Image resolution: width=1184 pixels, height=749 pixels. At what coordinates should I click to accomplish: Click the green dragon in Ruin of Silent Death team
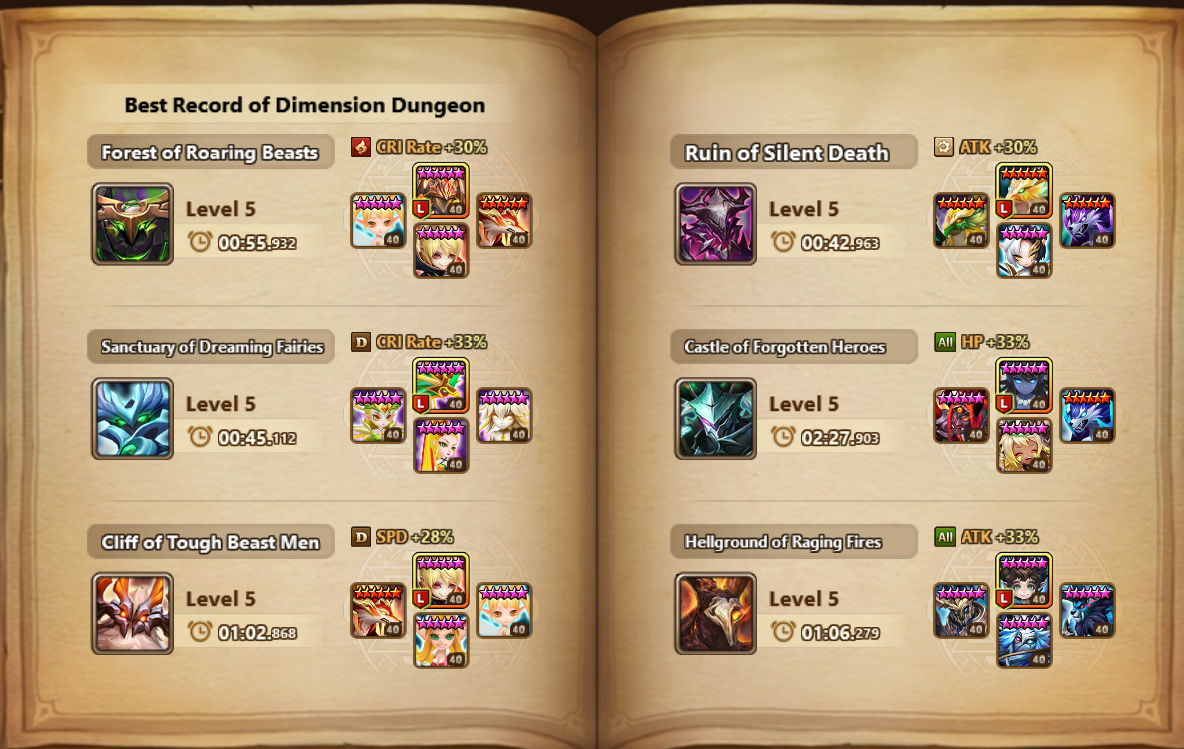(x=961, y=221)
